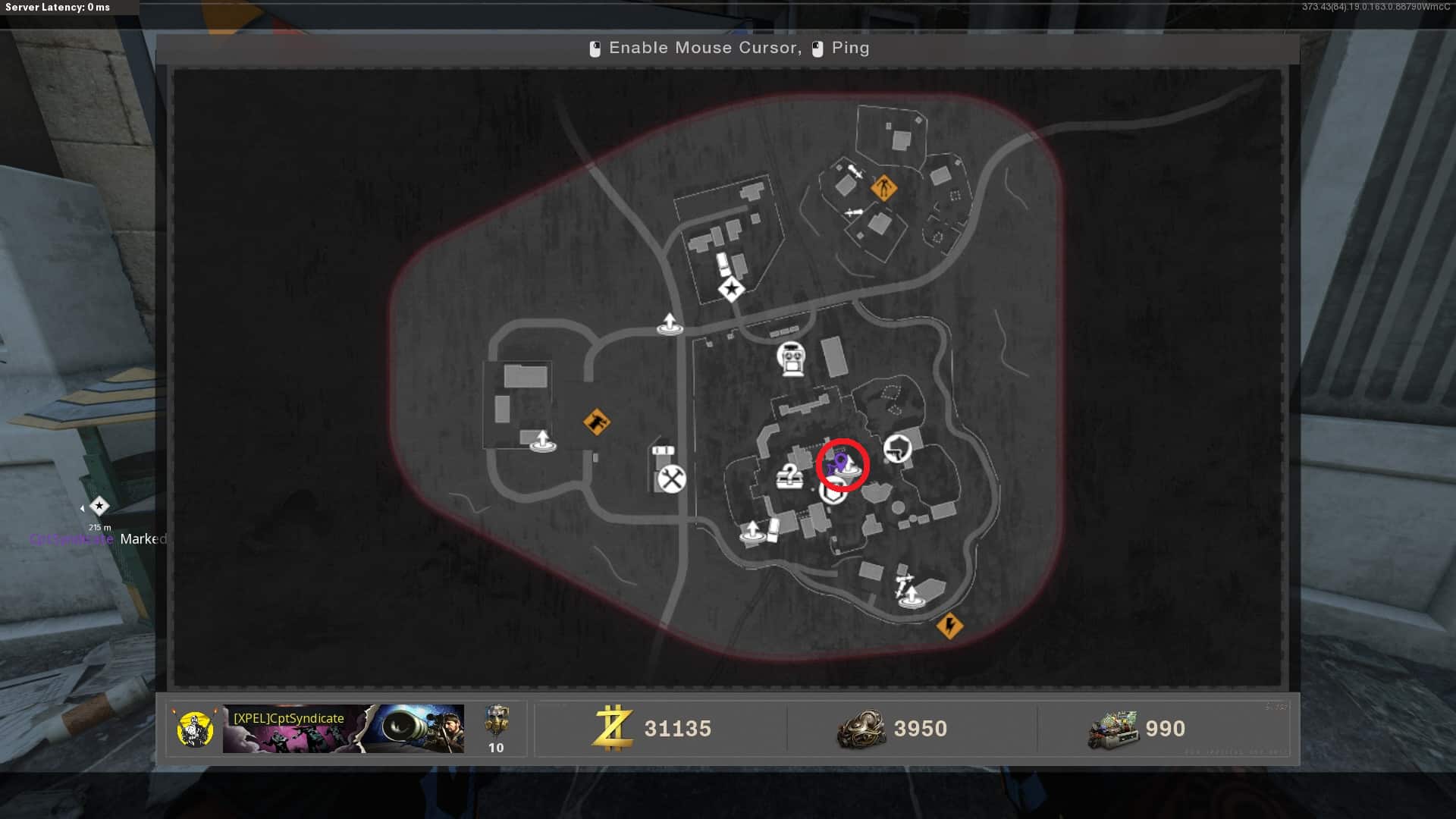
Task: Select the wall-buy pistol shield marker
Action: pyautogui.click(x=897, y=448)
